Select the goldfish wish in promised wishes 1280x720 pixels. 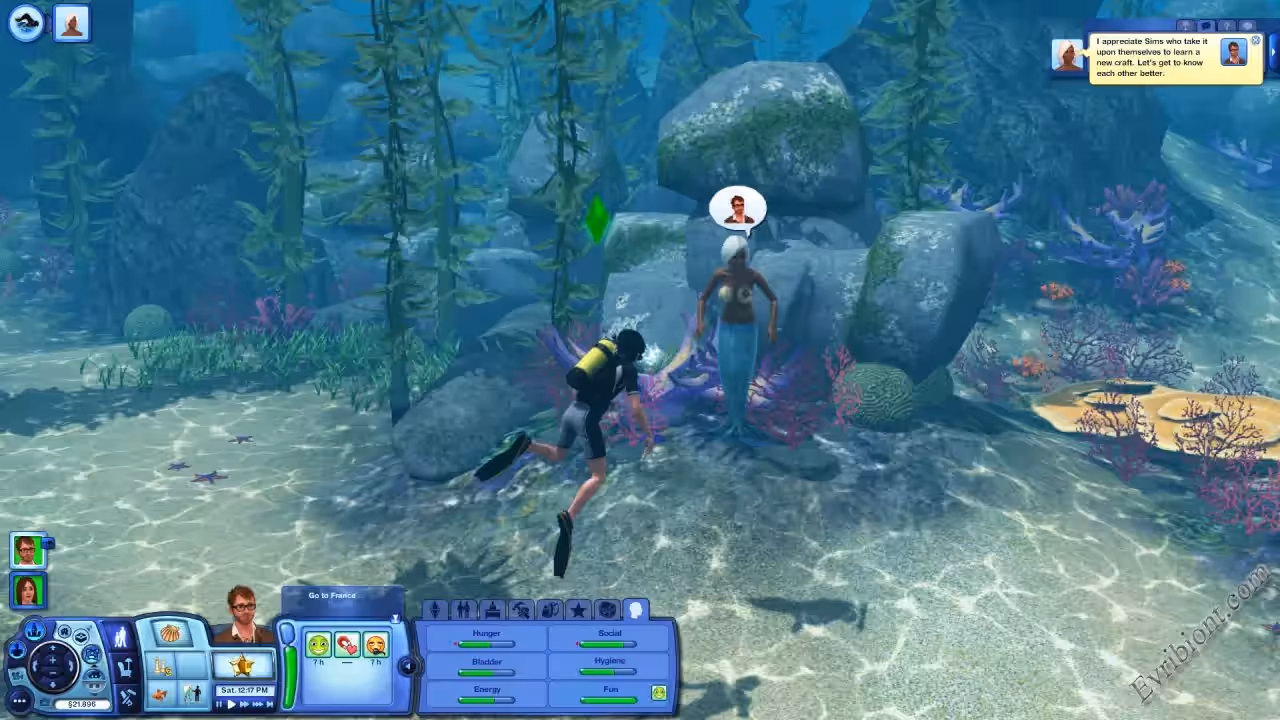point(160,694)
